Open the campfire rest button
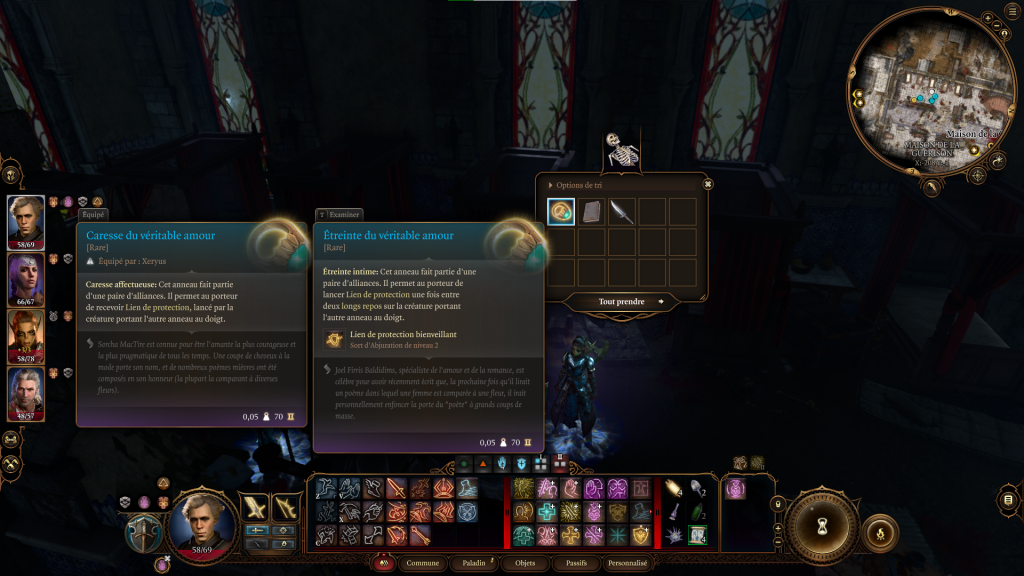The height and width of the screenshot is (576, 1024). (x=880, y=532)
